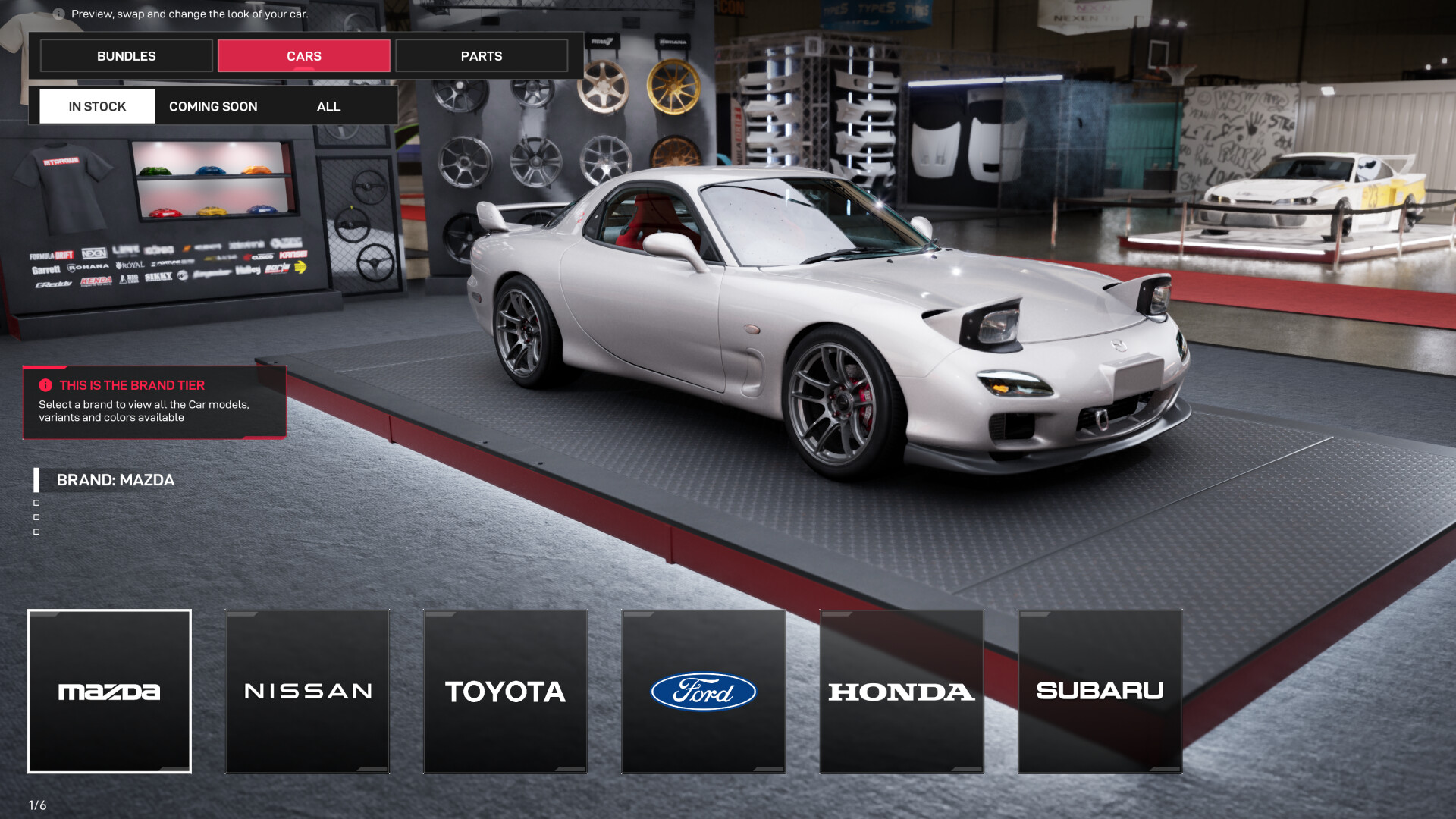Click the highlighted CARS button
Viewport: 1456px width, 819px height.
[303, 55]
